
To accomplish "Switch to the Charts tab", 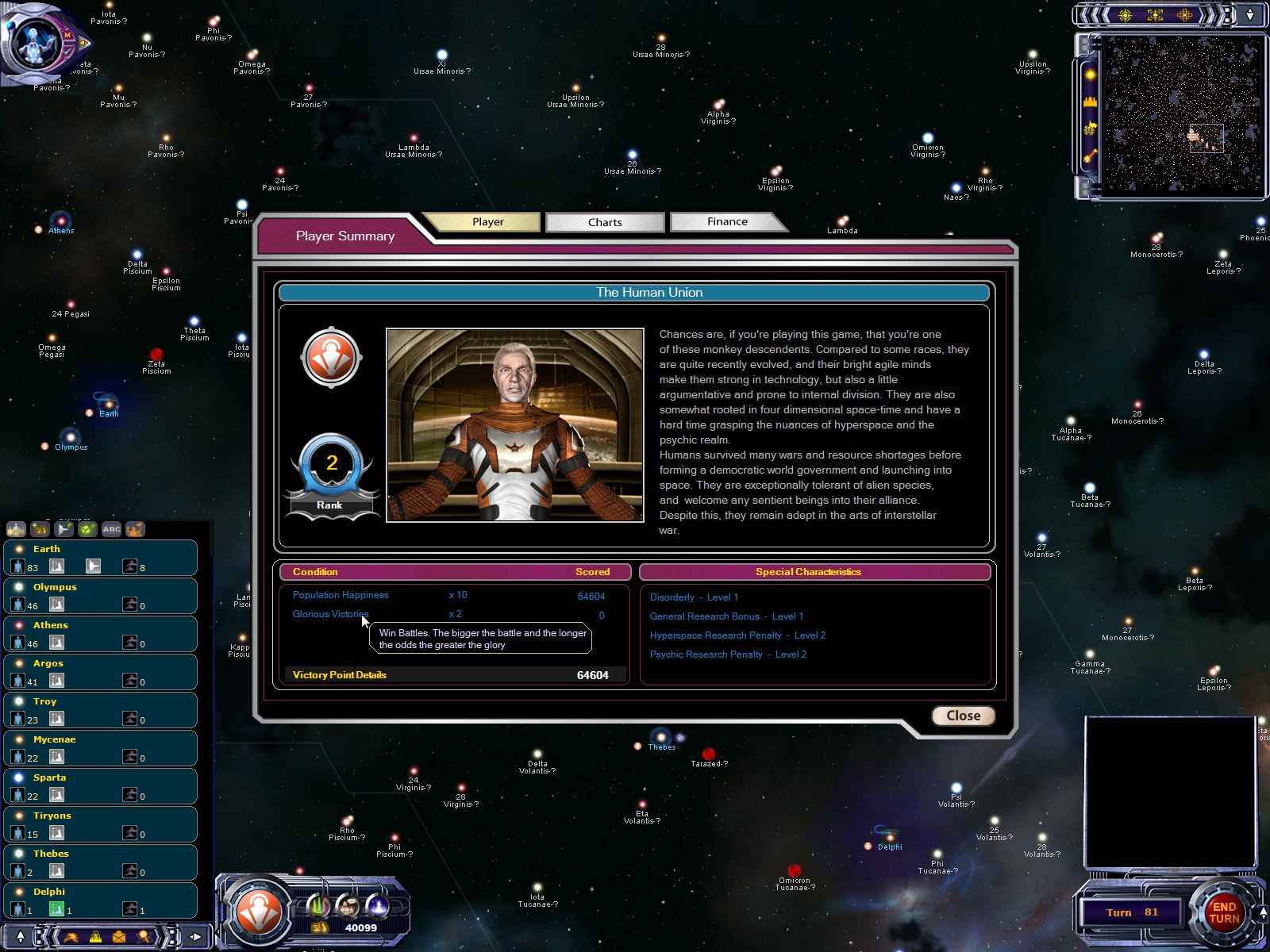I will pyautogui.click(x=605, y=222).
